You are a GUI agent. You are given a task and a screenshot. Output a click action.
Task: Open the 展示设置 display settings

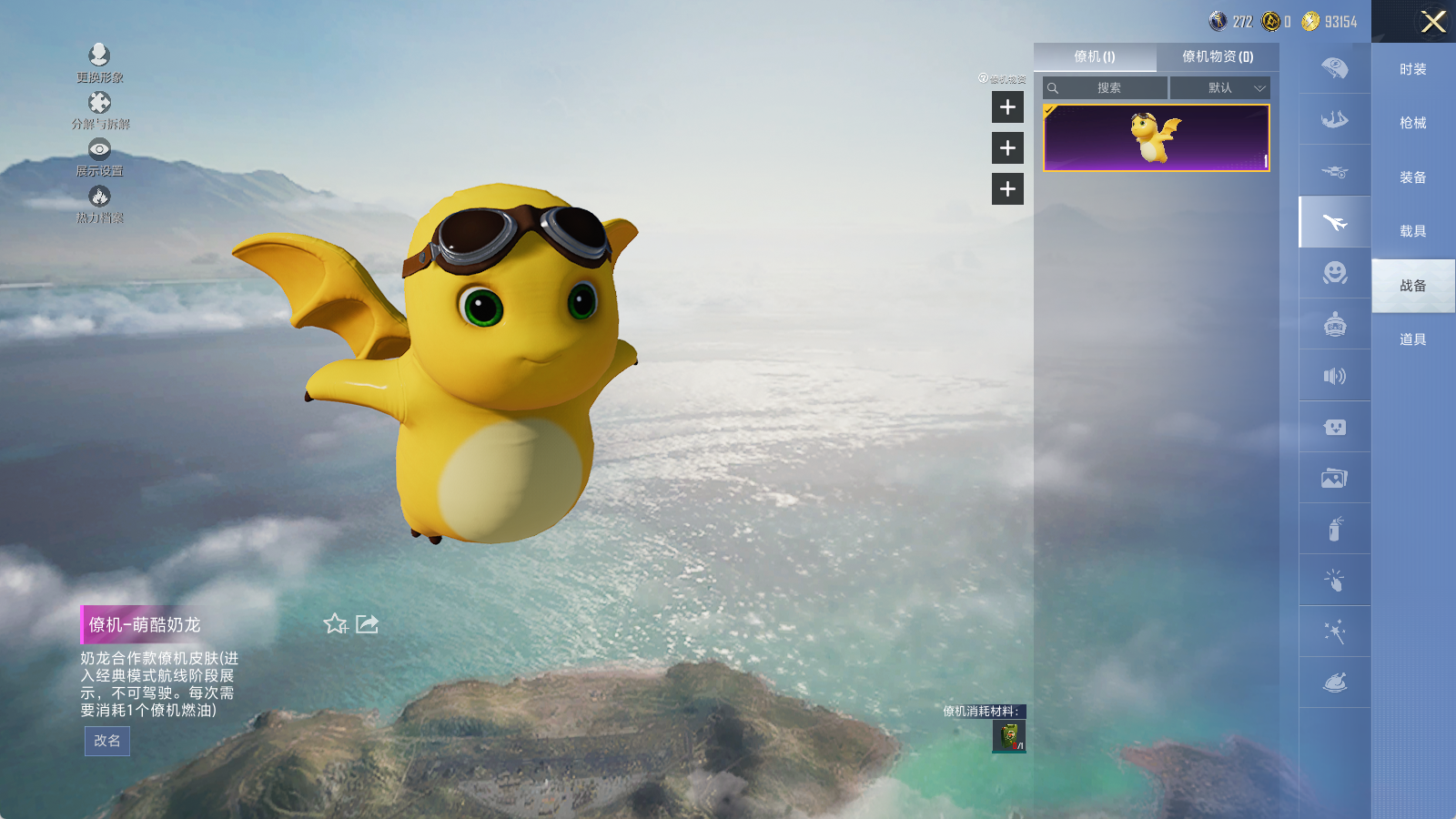point(99,157)
